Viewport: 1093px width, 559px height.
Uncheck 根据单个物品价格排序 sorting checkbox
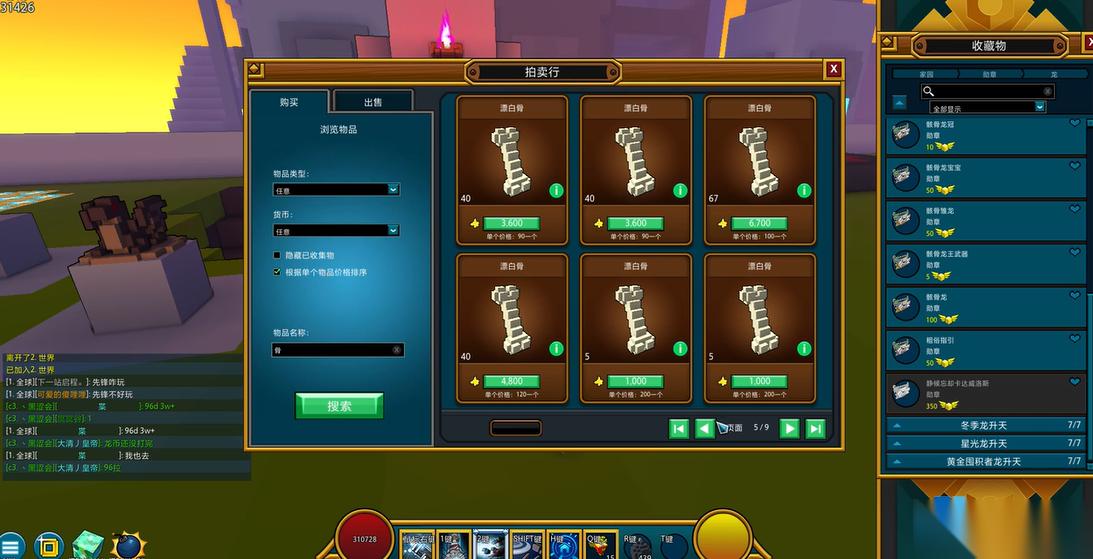pos(277,271)
